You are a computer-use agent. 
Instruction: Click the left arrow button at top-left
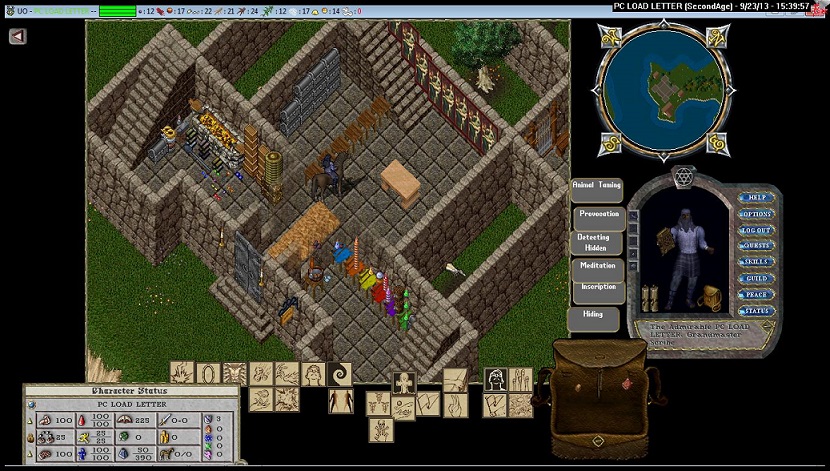pyautogui.click(x=18, y=36)
